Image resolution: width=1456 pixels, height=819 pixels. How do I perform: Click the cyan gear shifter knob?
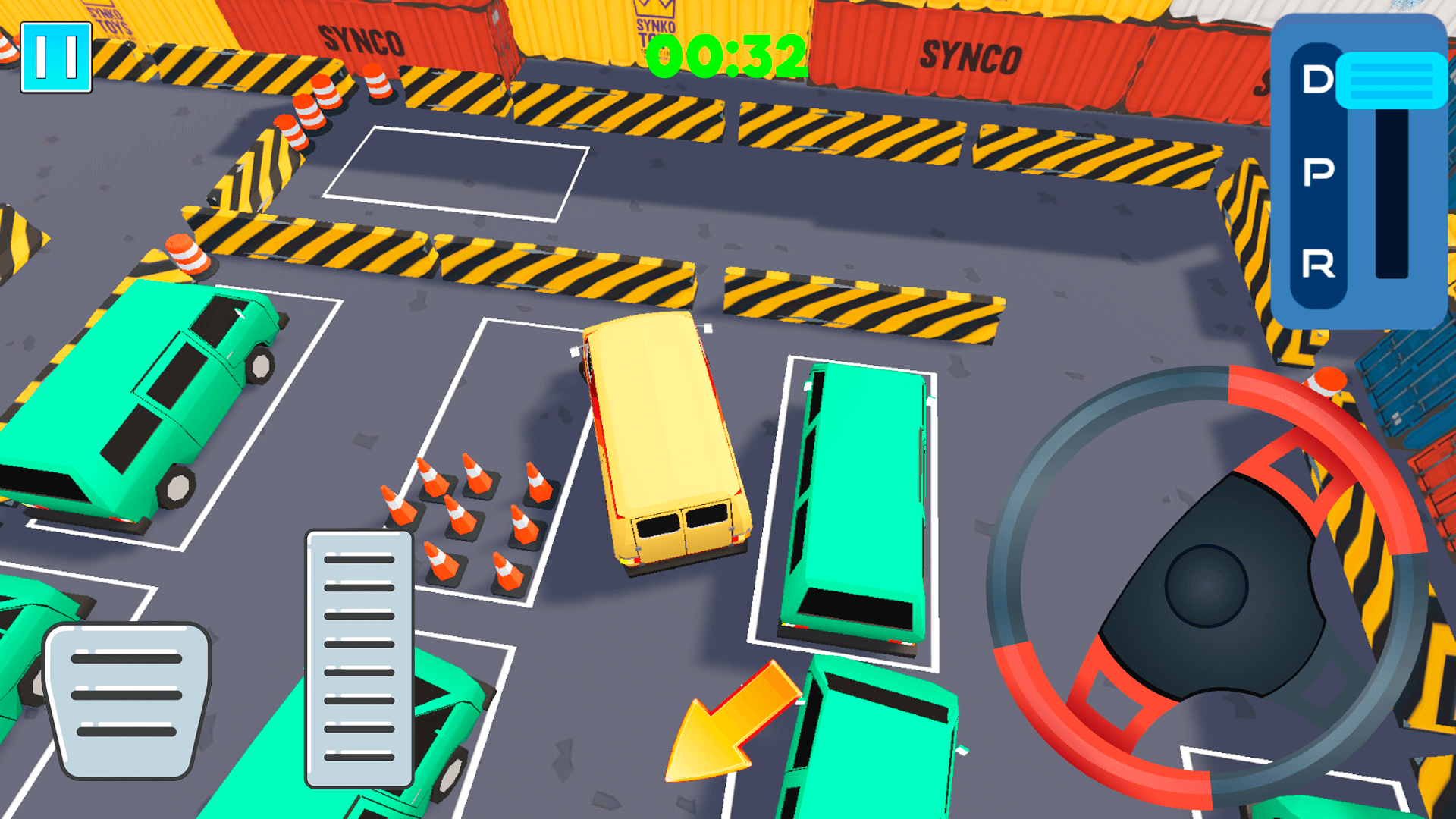pos(1391,80)
